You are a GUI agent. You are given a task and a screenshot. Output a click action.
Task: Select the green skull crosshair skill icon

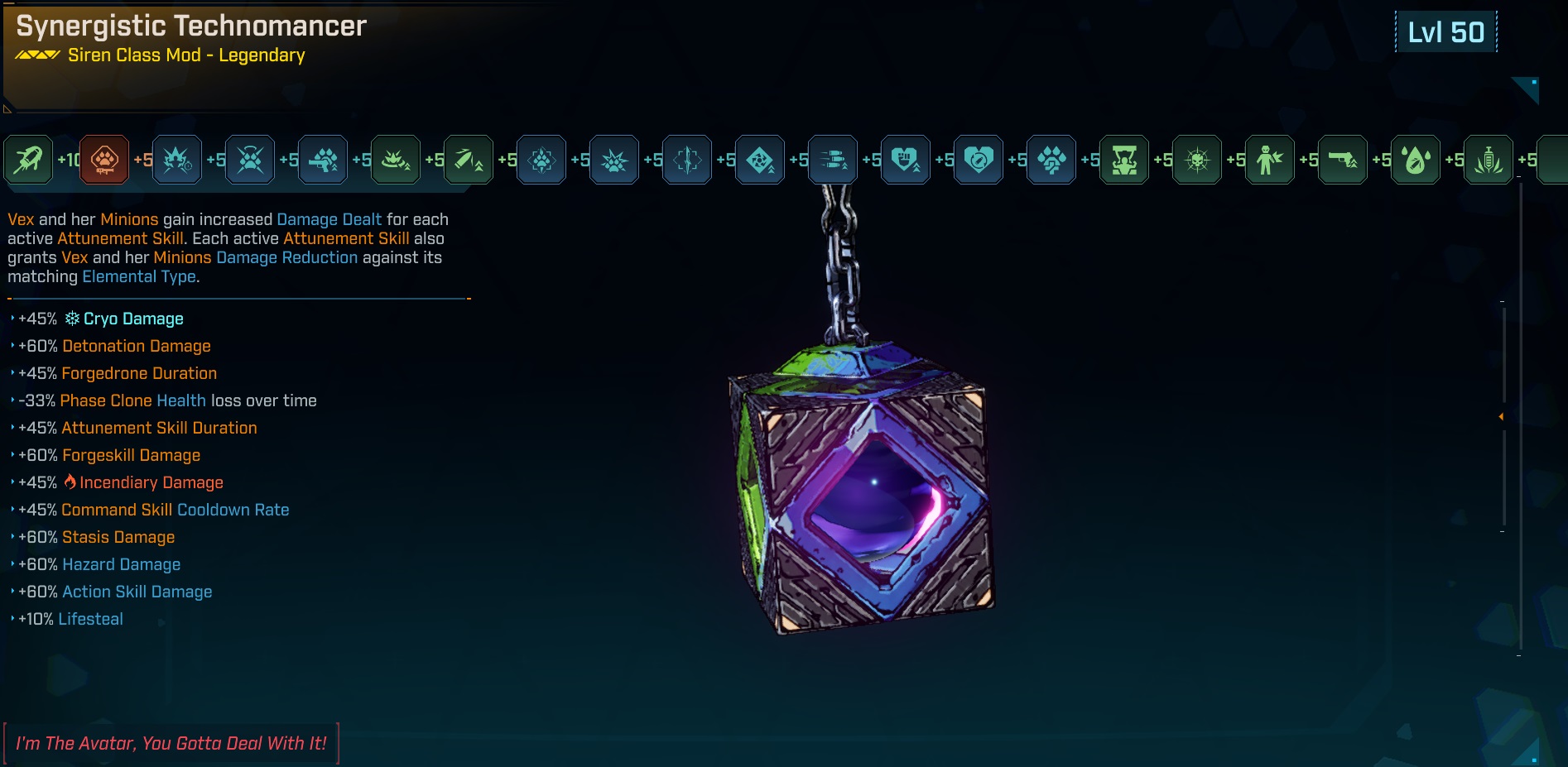[x=1197, y=159]
